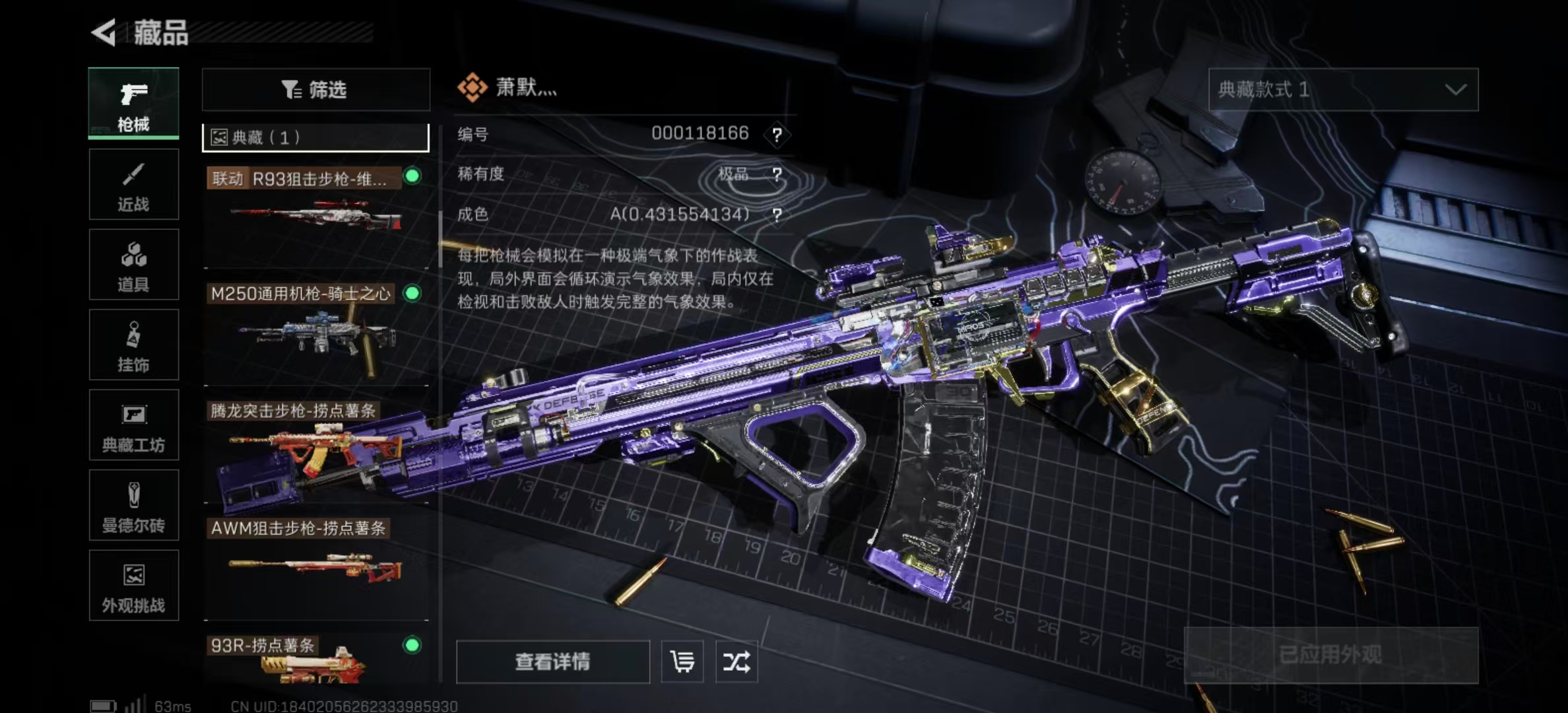Screen dimensions: 1568x713
Task: Select the M250 骑士之心 machine gun
Action: click(315, 331)
